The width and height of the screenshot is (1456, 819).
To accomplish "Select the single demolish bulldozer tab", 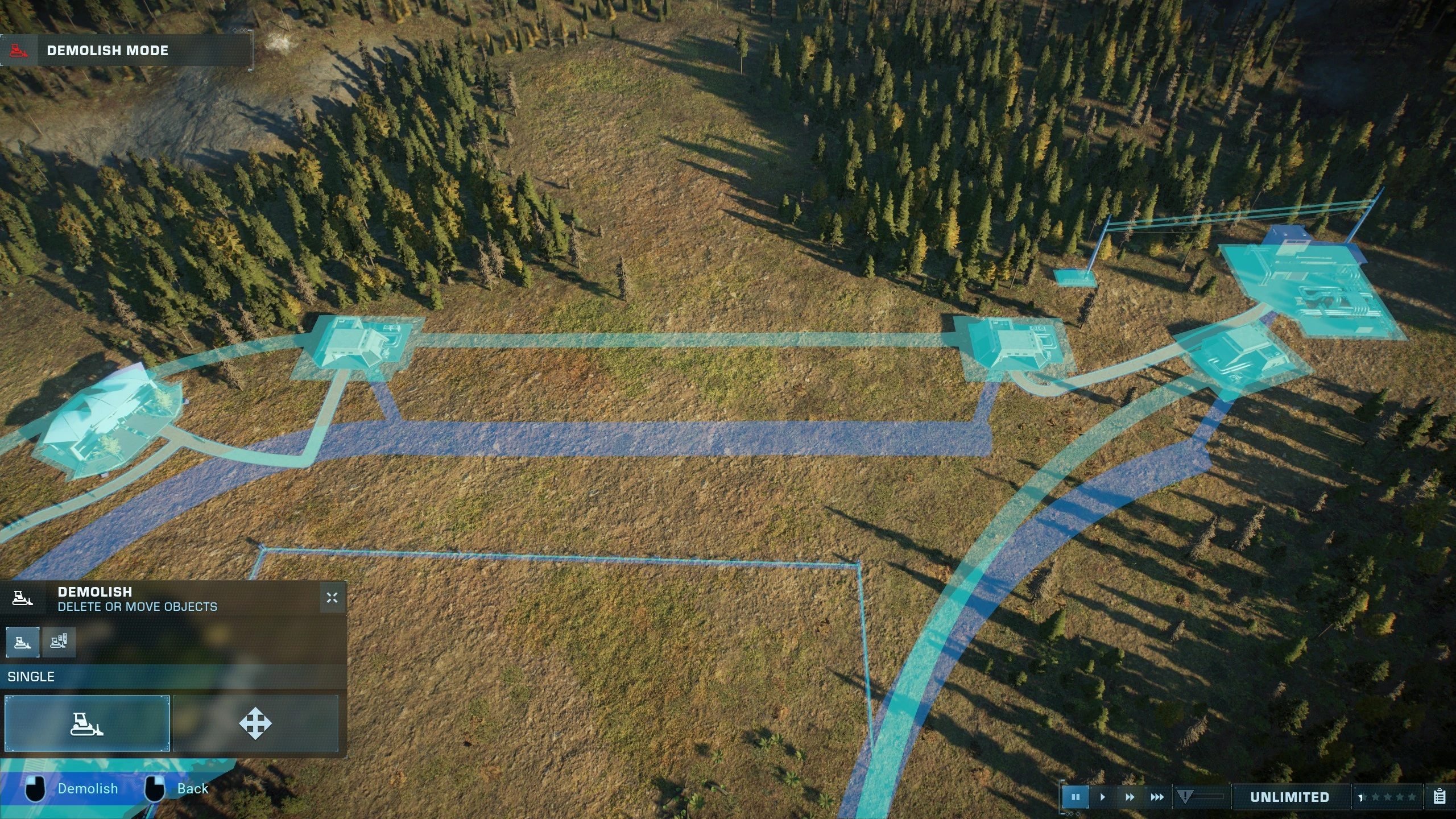I will pyautogui.click(x=23, y=643).
